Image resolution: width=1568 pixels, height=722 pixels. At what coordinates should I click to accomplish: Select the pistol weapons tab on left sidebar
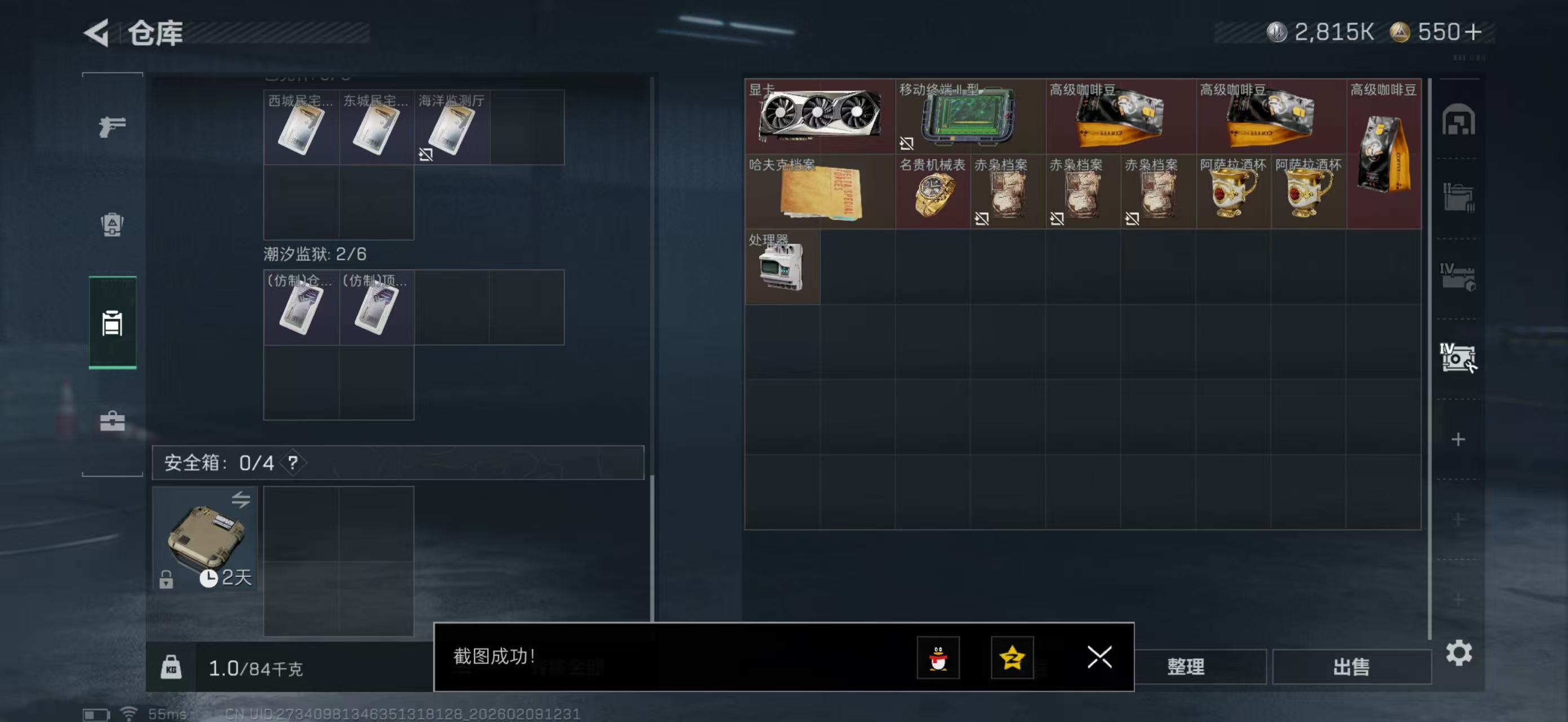(112, 126)
